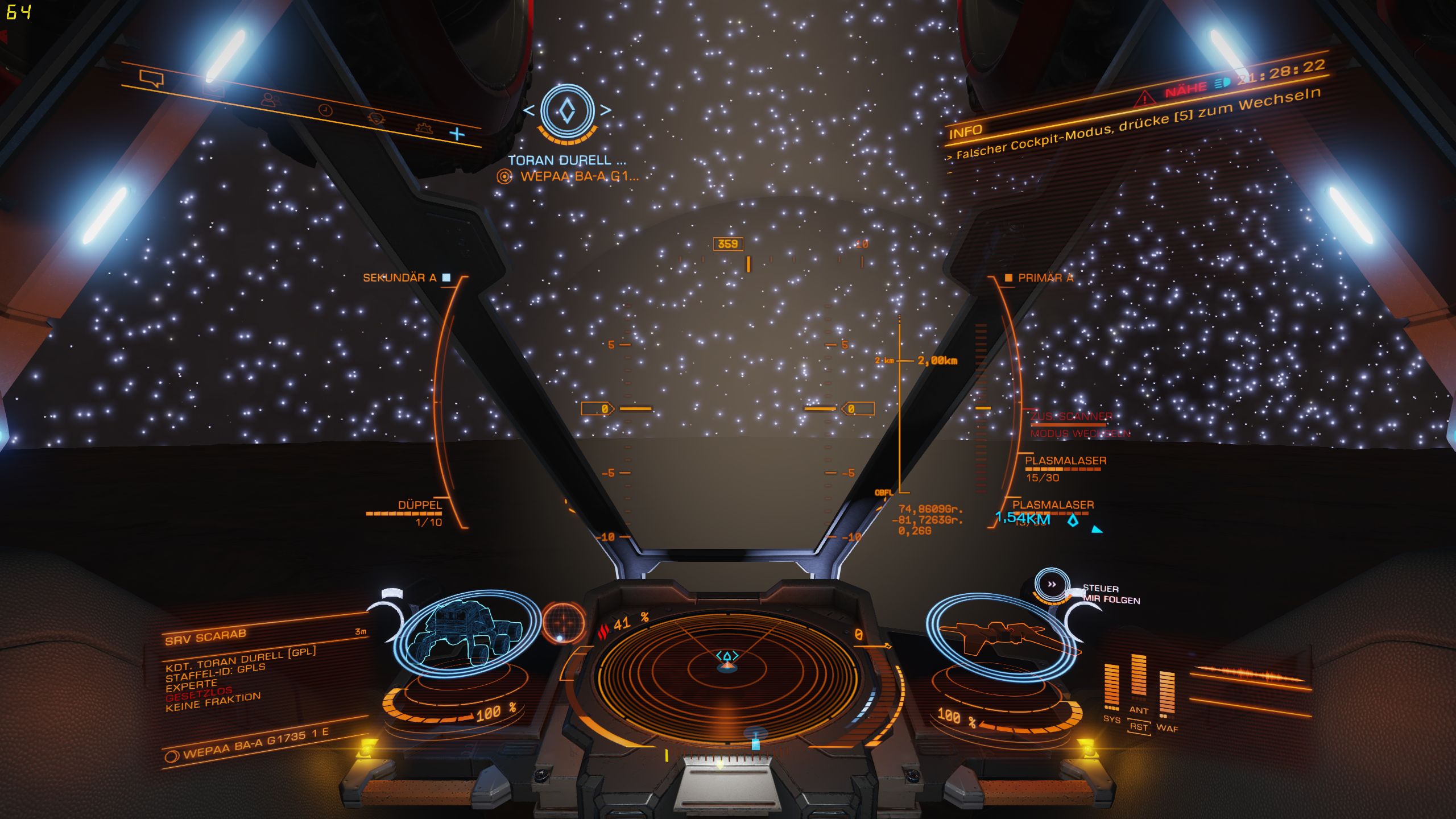This screenshot has width=1456, height=819.
Task: Click the Sekundär A fire group label
Action: (x=400, y=278)
